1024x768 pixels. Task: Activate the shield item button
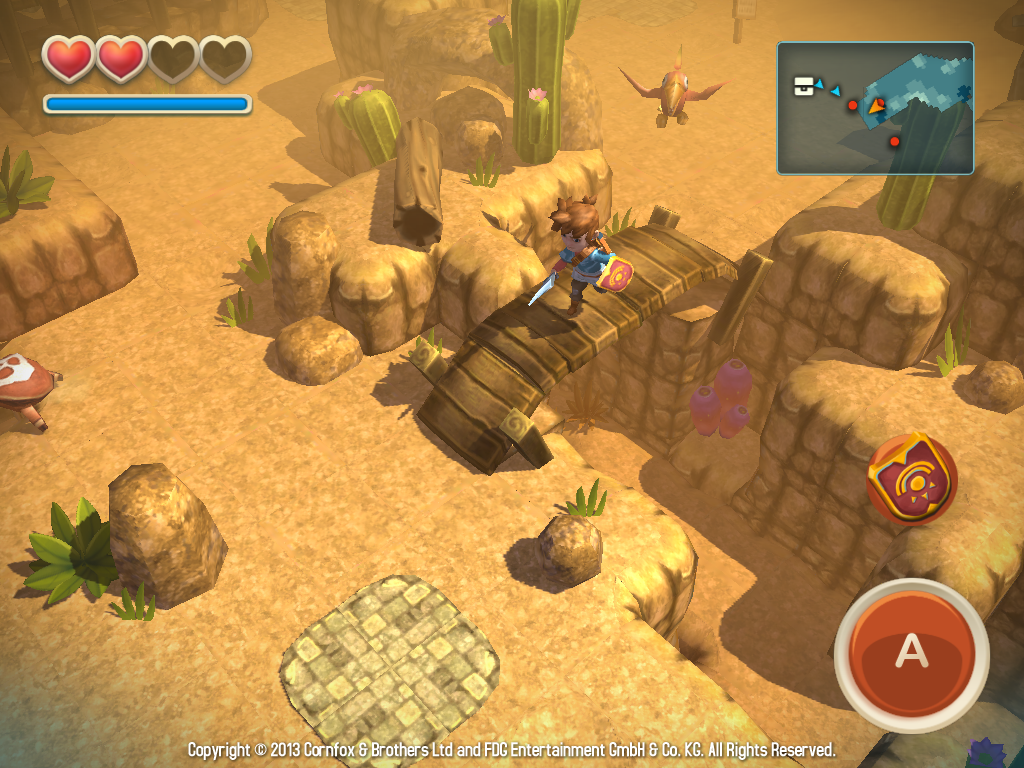click(x=911, y=480)
